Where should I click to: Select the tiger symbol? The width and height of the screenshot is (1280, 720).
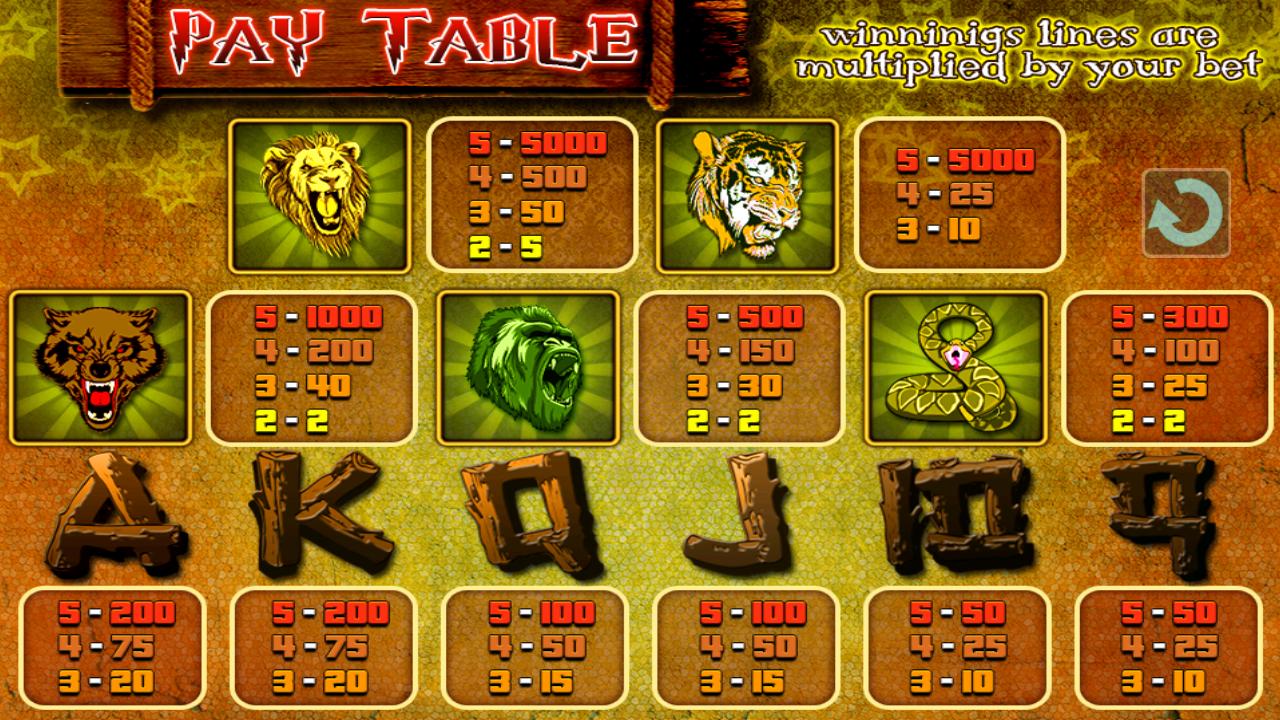[x=750, y=195]
